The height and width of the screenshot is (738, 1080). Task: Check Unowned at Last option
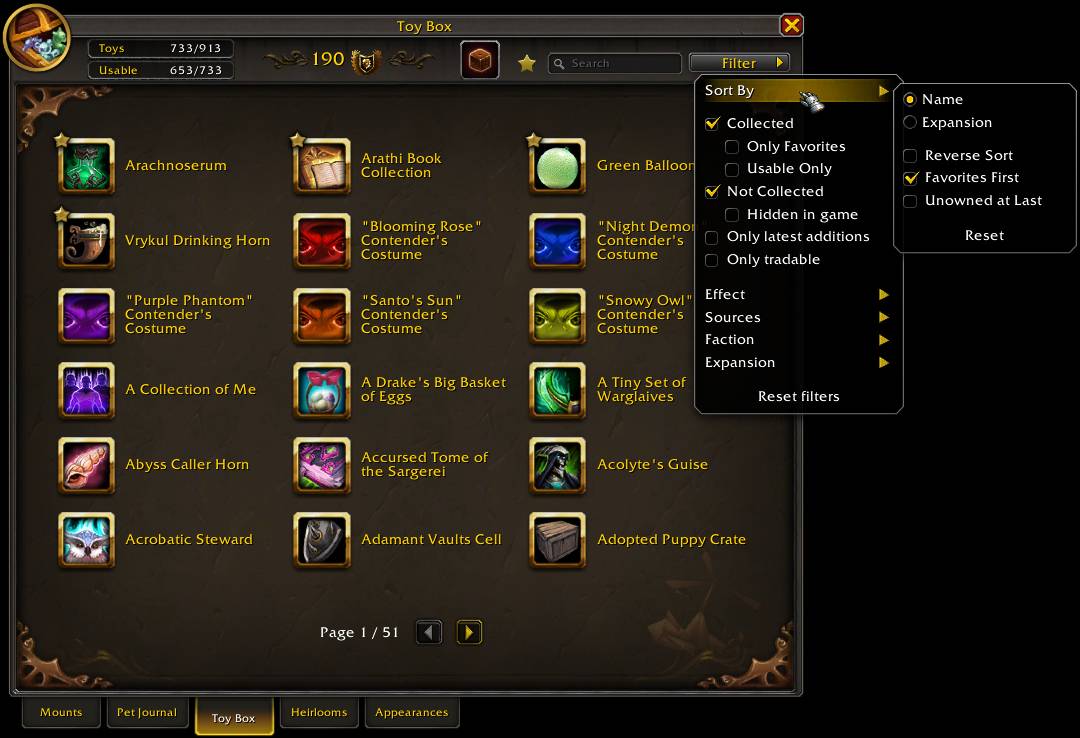point(910,201)
